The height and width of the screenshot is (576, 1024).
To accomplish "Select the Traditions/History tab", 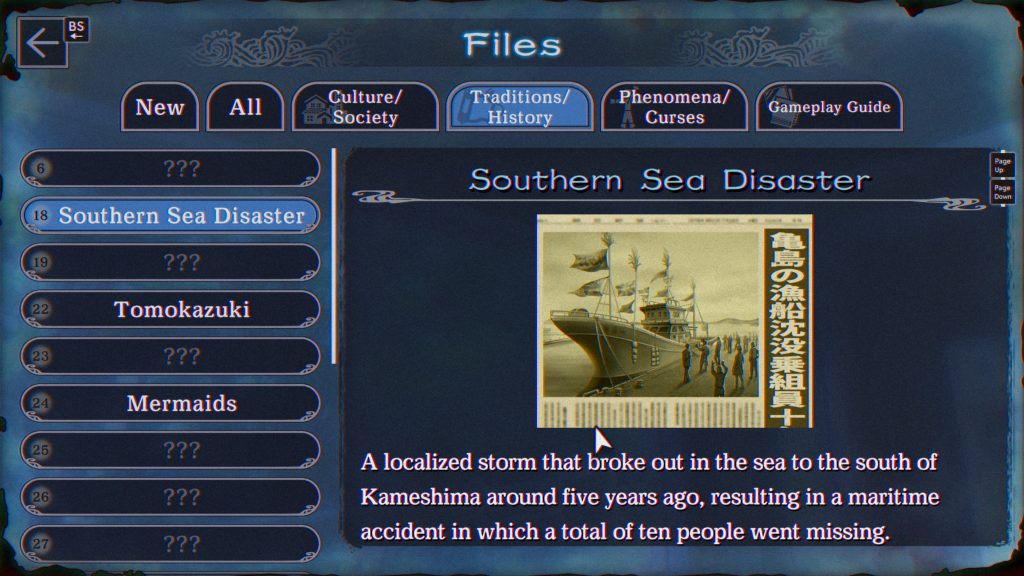I will (519, 107).
